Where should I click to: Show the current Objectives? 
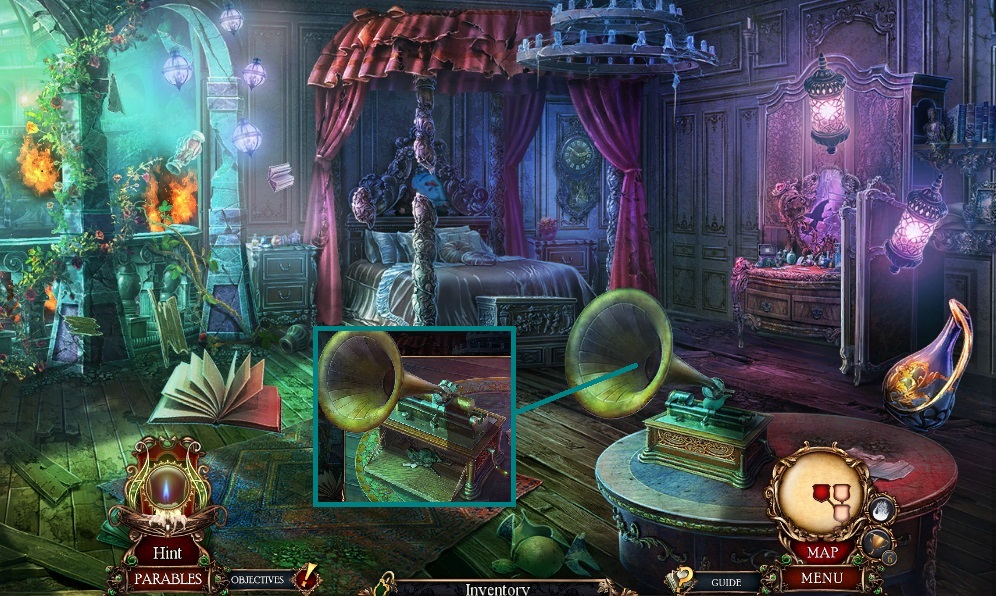258,579
